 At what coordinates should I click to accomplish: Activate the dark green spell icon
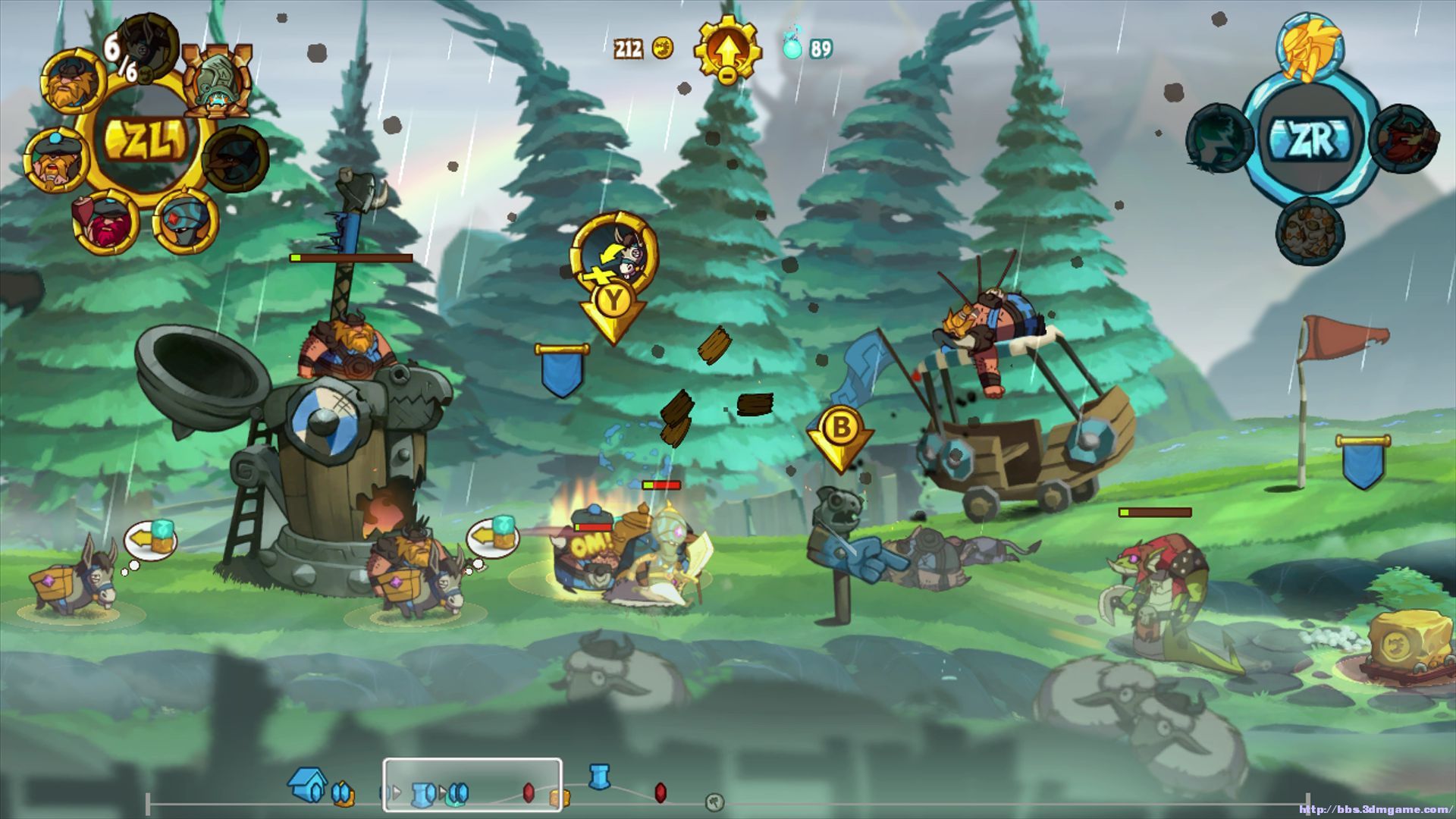click(x=1219, y=139)
